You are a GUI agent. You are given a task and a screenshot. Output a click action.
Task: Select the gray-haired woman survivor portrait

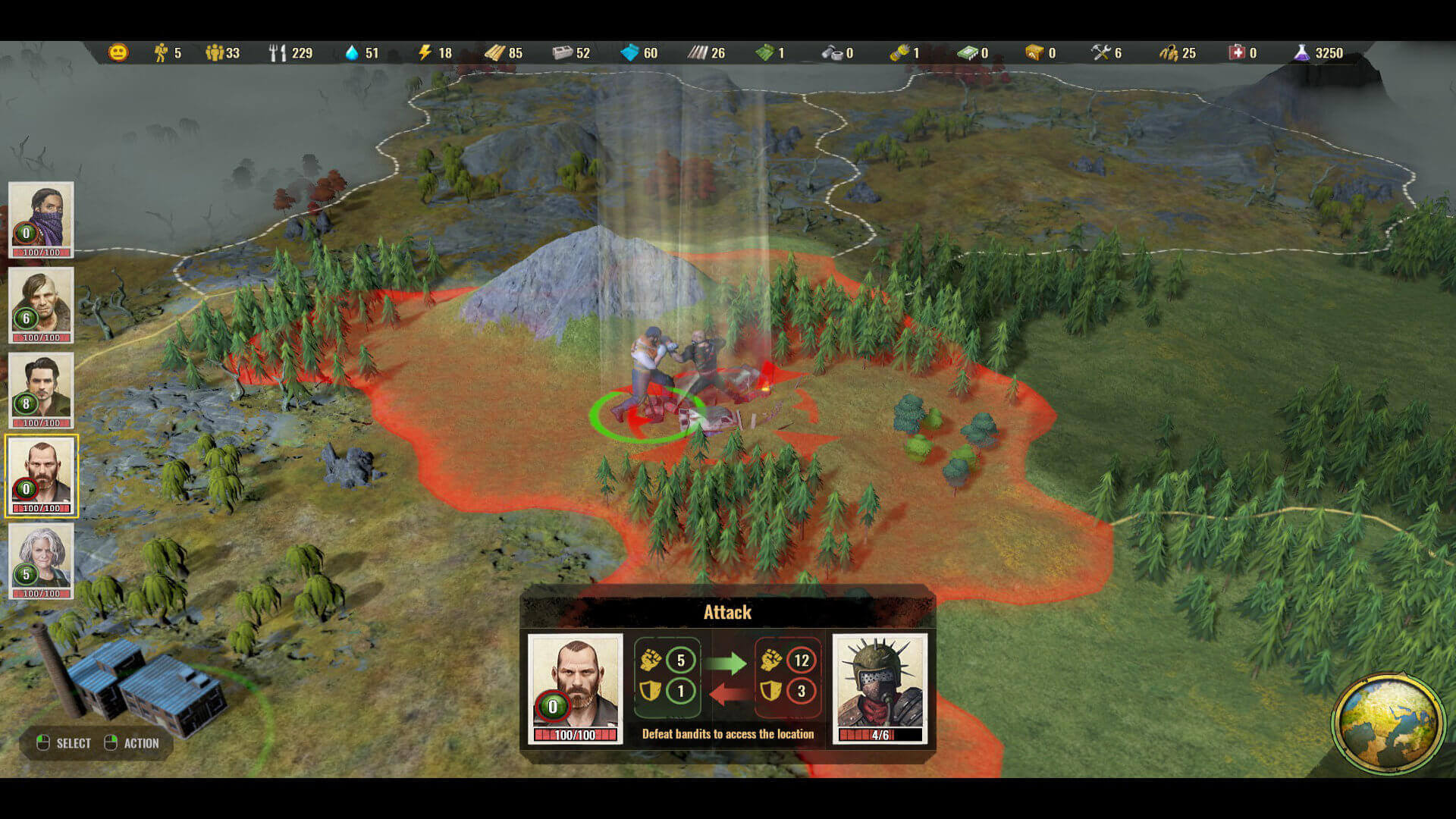coord(41,560)
